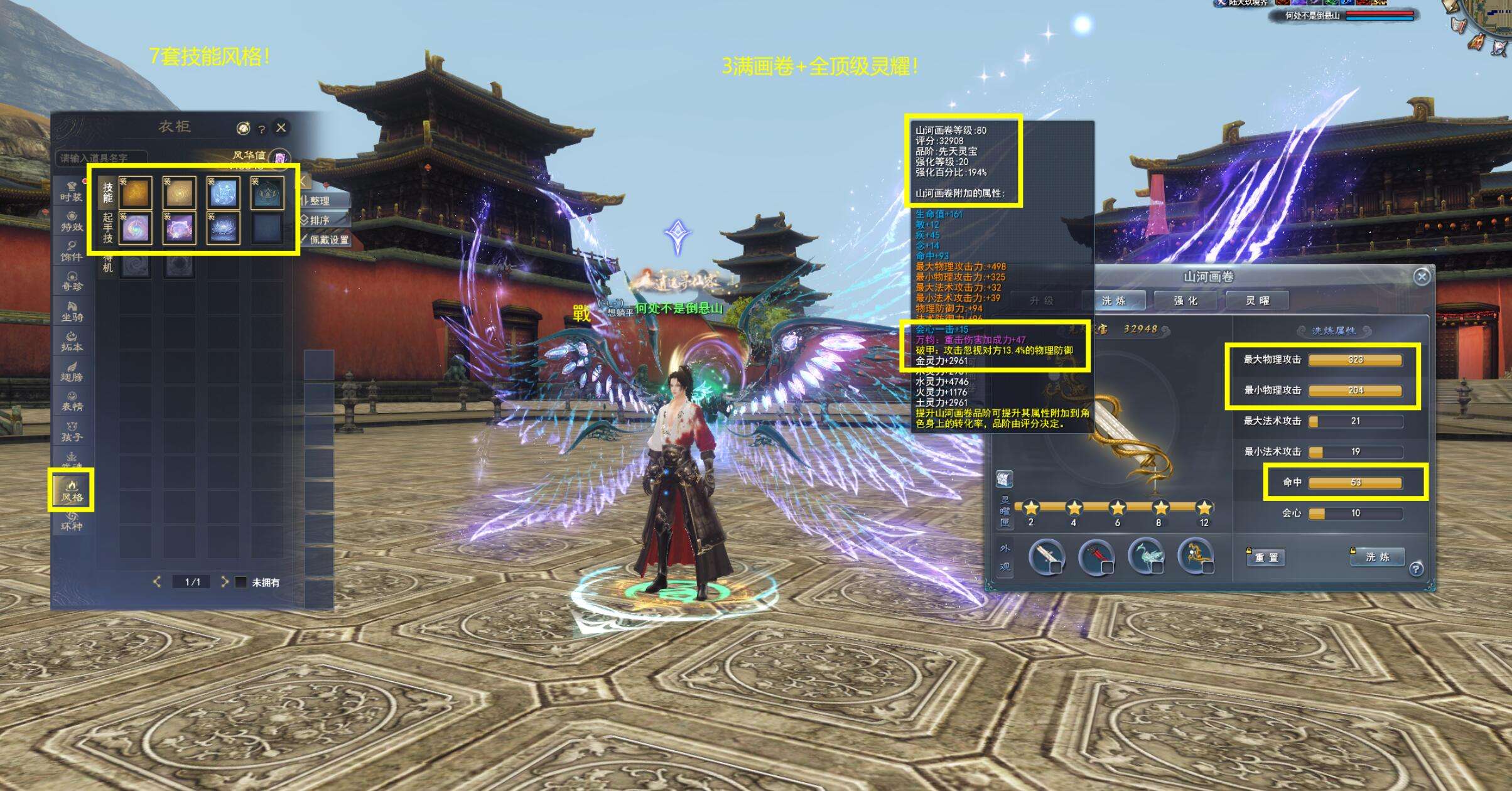Open the 山河画卷 question mark help
1512x791 pixels.
[x=1415, y=569]
